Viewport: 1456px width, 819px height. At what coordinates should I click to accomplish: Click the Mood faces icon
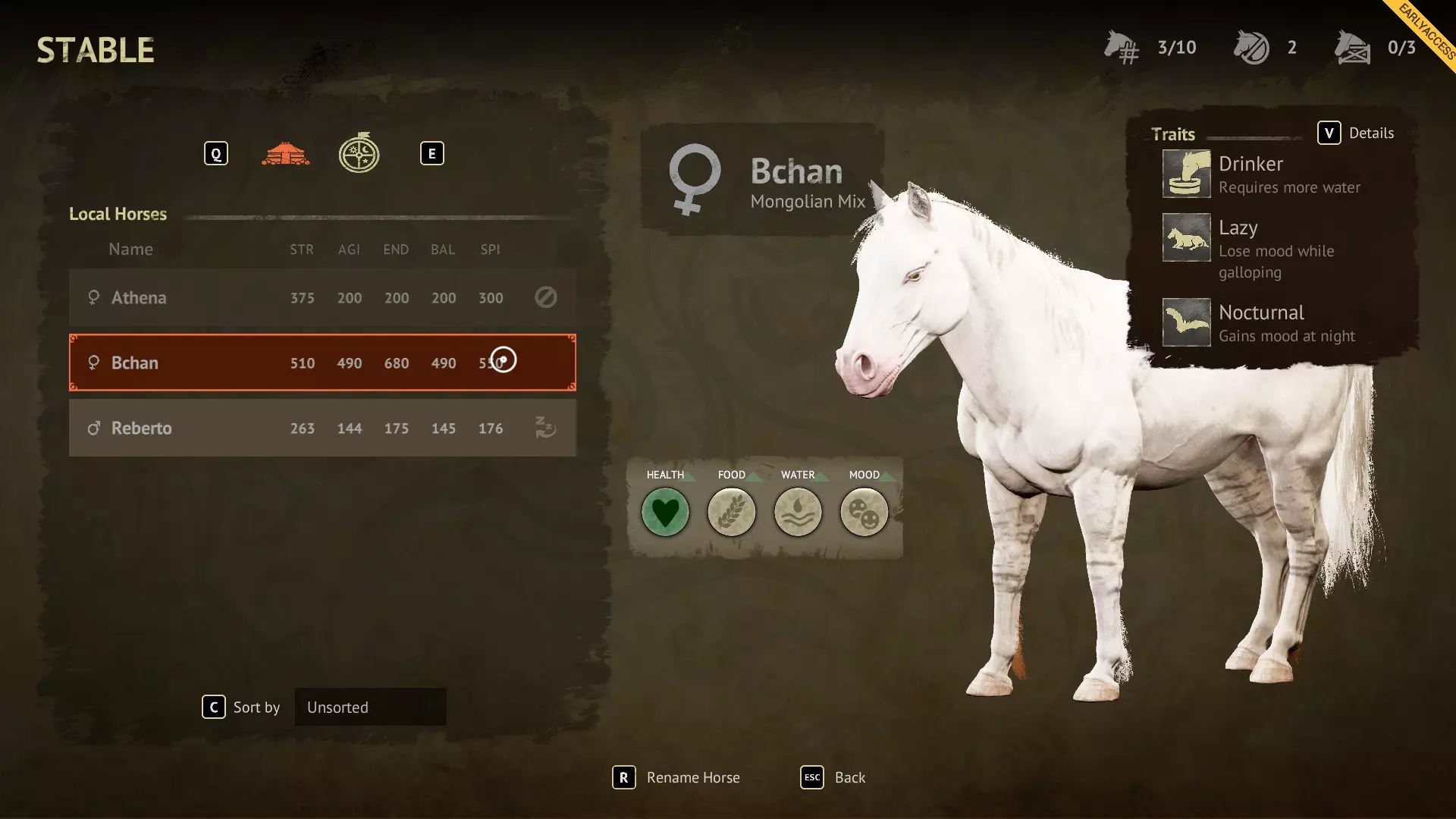tap(864, 513)
